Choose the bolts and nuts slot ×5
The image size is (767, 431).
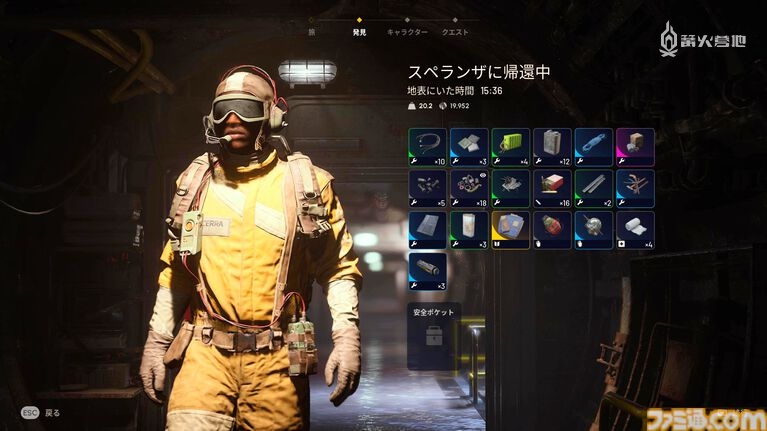(428, 188)
